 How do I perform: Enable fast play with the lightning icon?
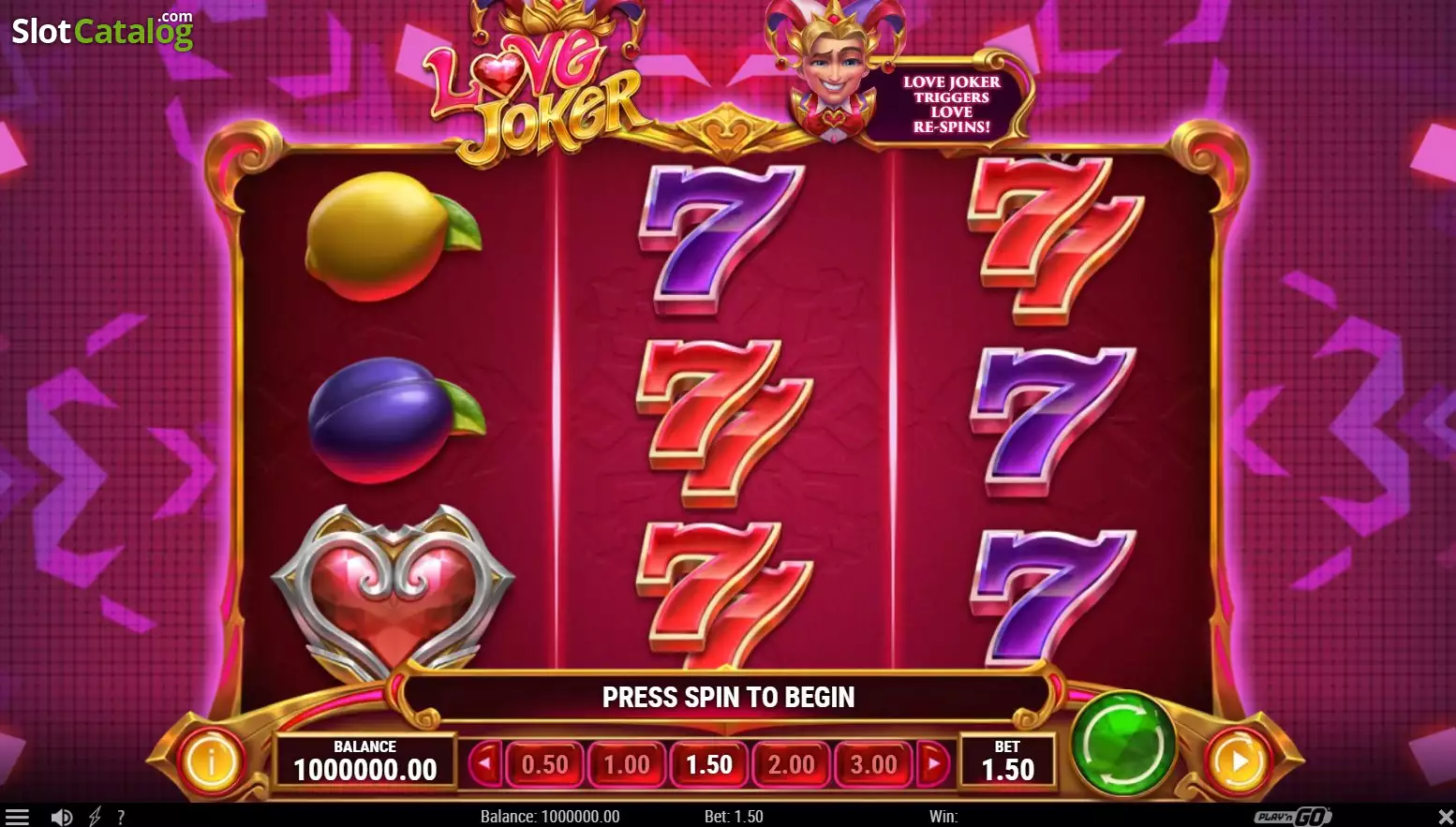(x=93, y=816)
